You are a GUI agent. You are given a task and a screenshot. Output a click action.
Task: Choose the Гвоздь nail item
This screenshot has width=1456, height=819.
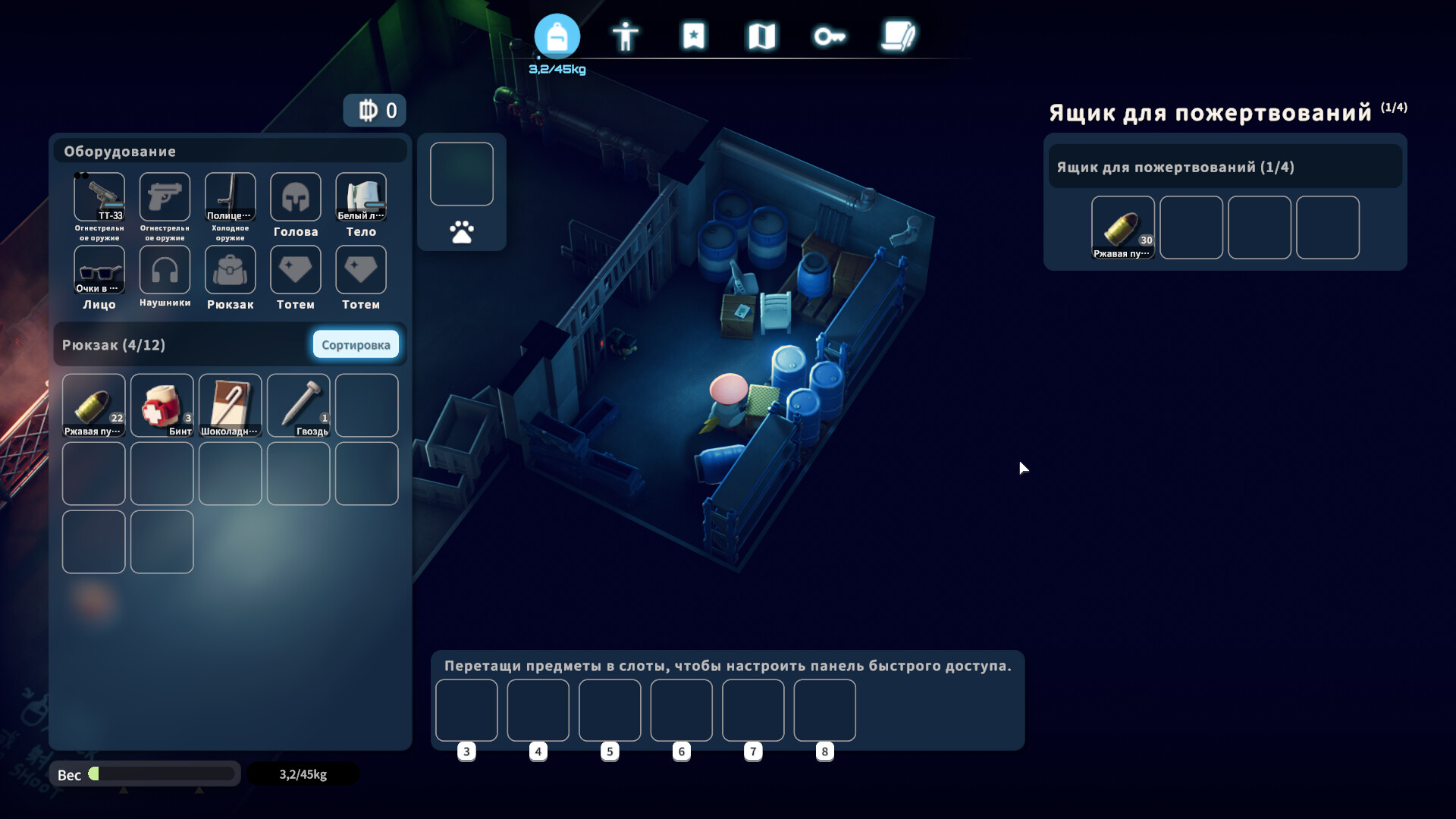[299, 405]
